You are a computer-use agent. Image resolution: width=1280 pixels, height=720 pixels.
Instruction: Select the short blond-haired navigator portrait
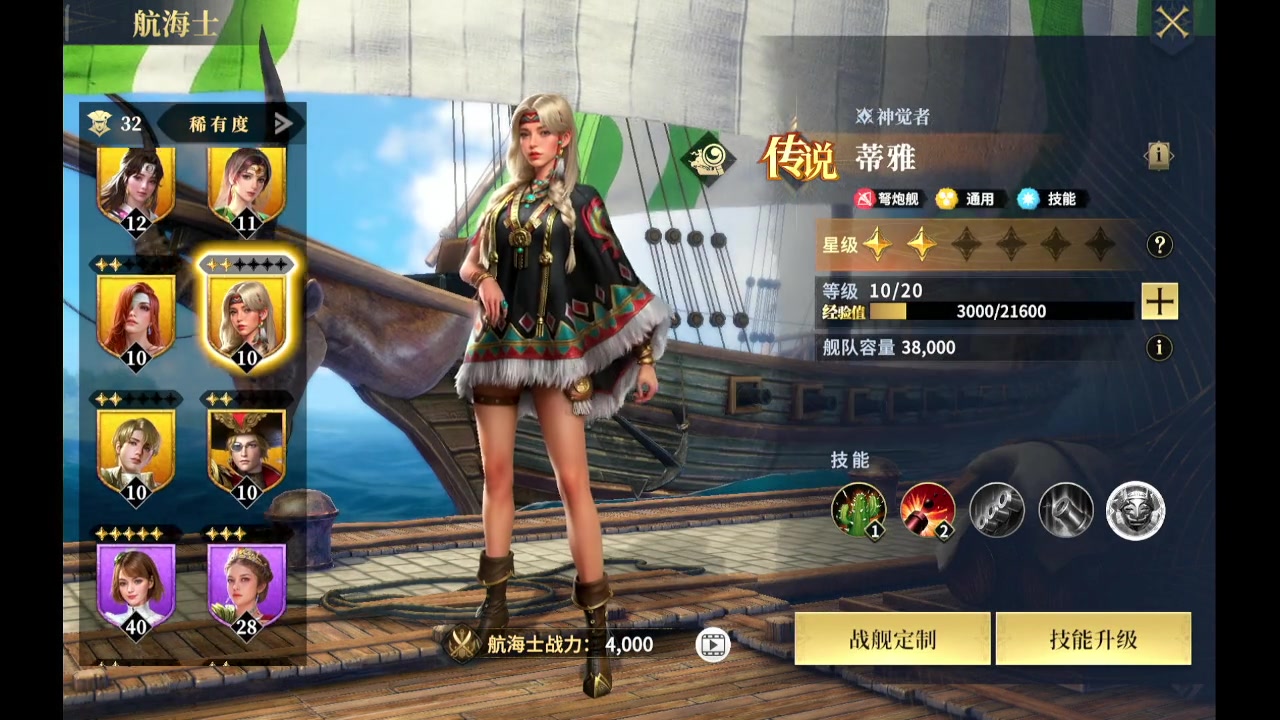click(136, 452)
